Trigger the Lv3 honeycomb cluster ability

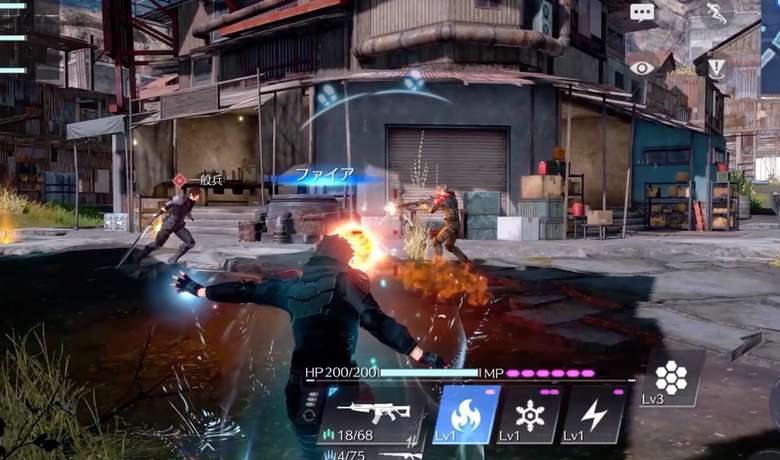click(671, 378)
